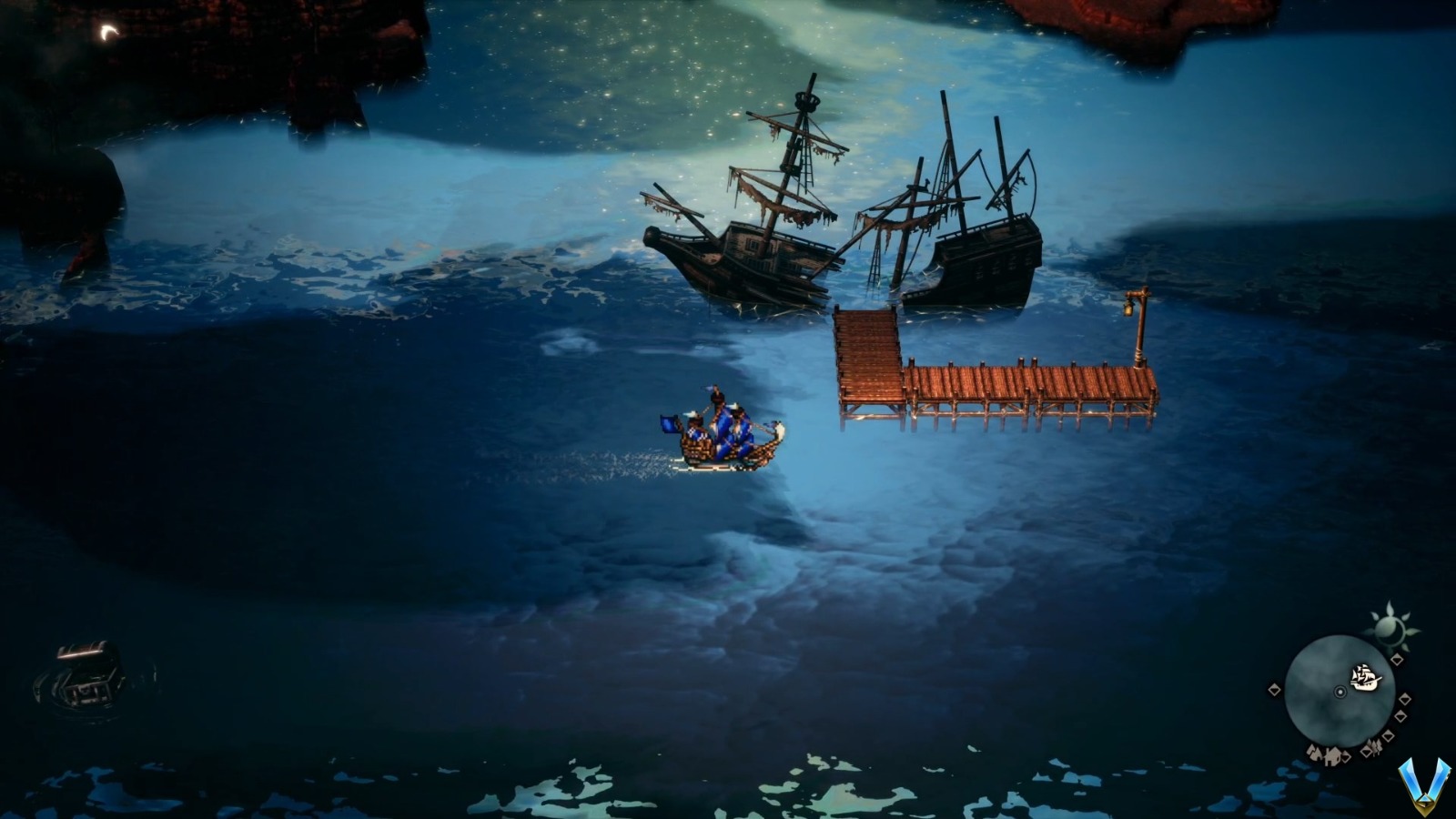Open the floating treasure chest in the water

point(85,675)
